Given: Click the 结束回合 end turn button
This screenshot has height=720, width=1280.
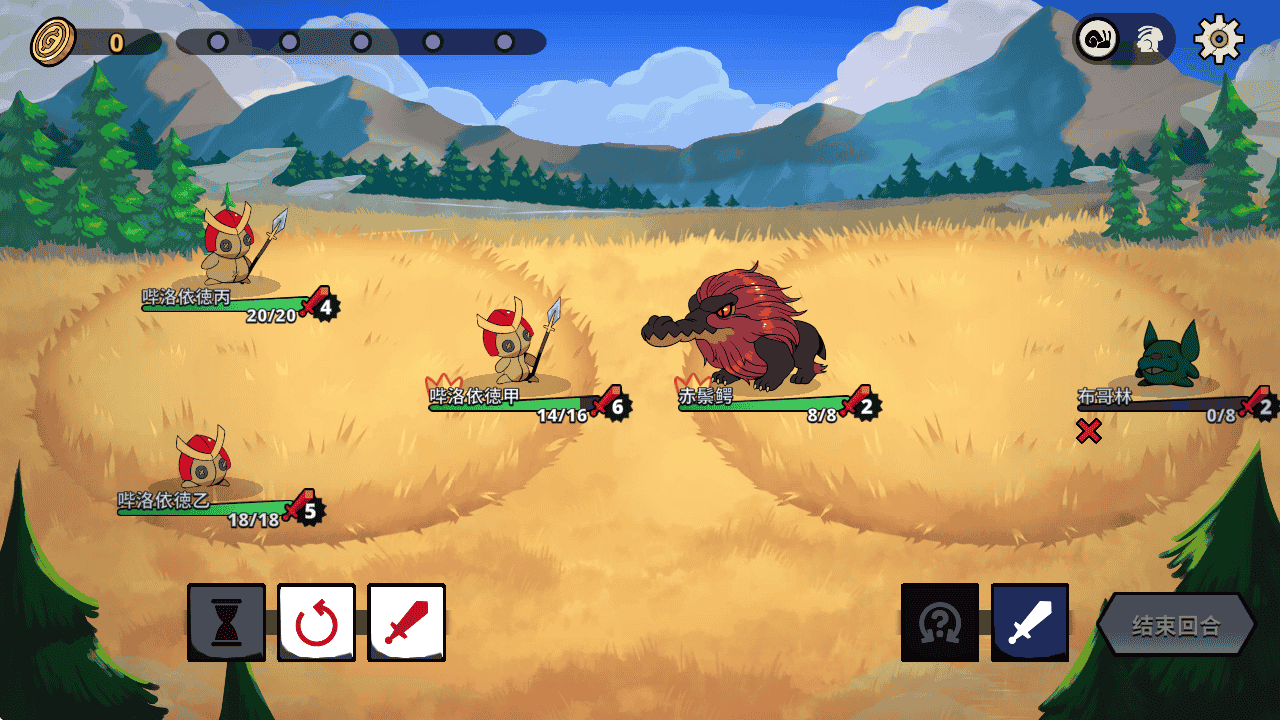Looking at the screenshot, I should (1176, 626).
